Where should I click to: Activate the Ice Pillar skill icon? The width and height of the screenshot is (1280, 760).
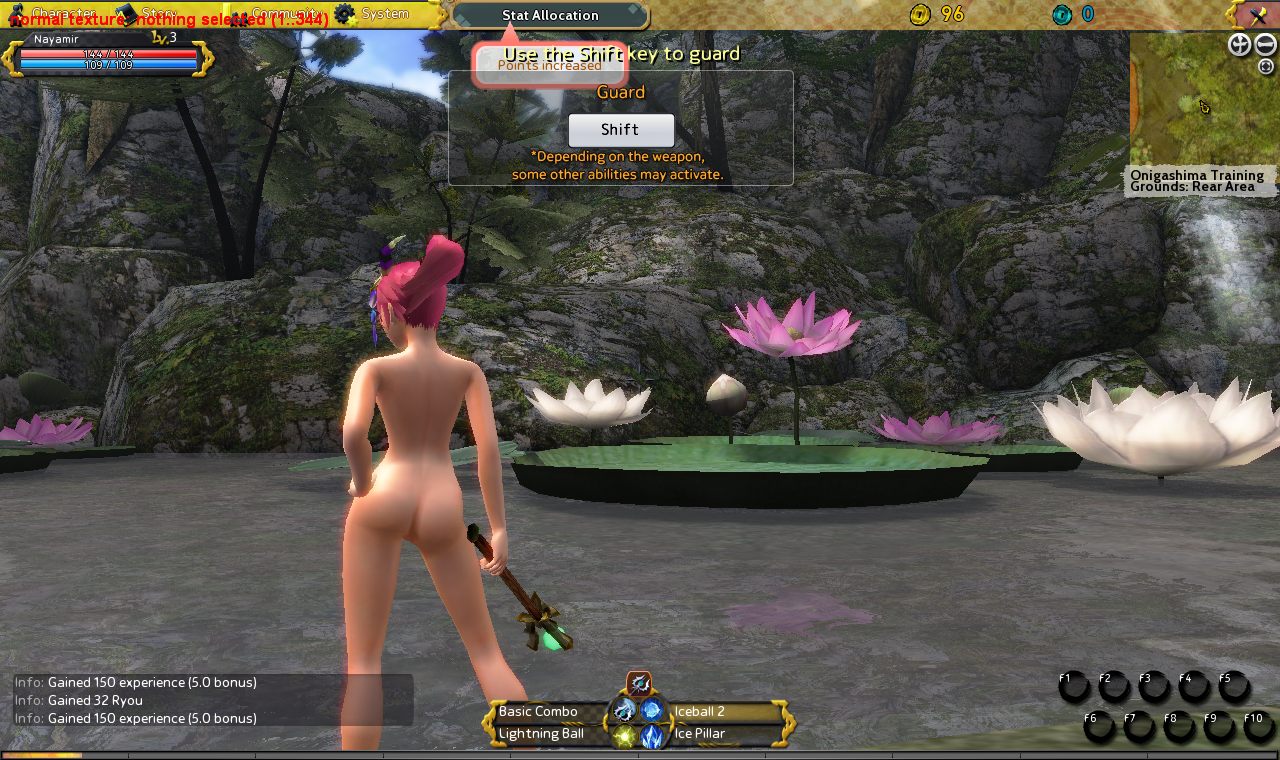tap(652, 737)
